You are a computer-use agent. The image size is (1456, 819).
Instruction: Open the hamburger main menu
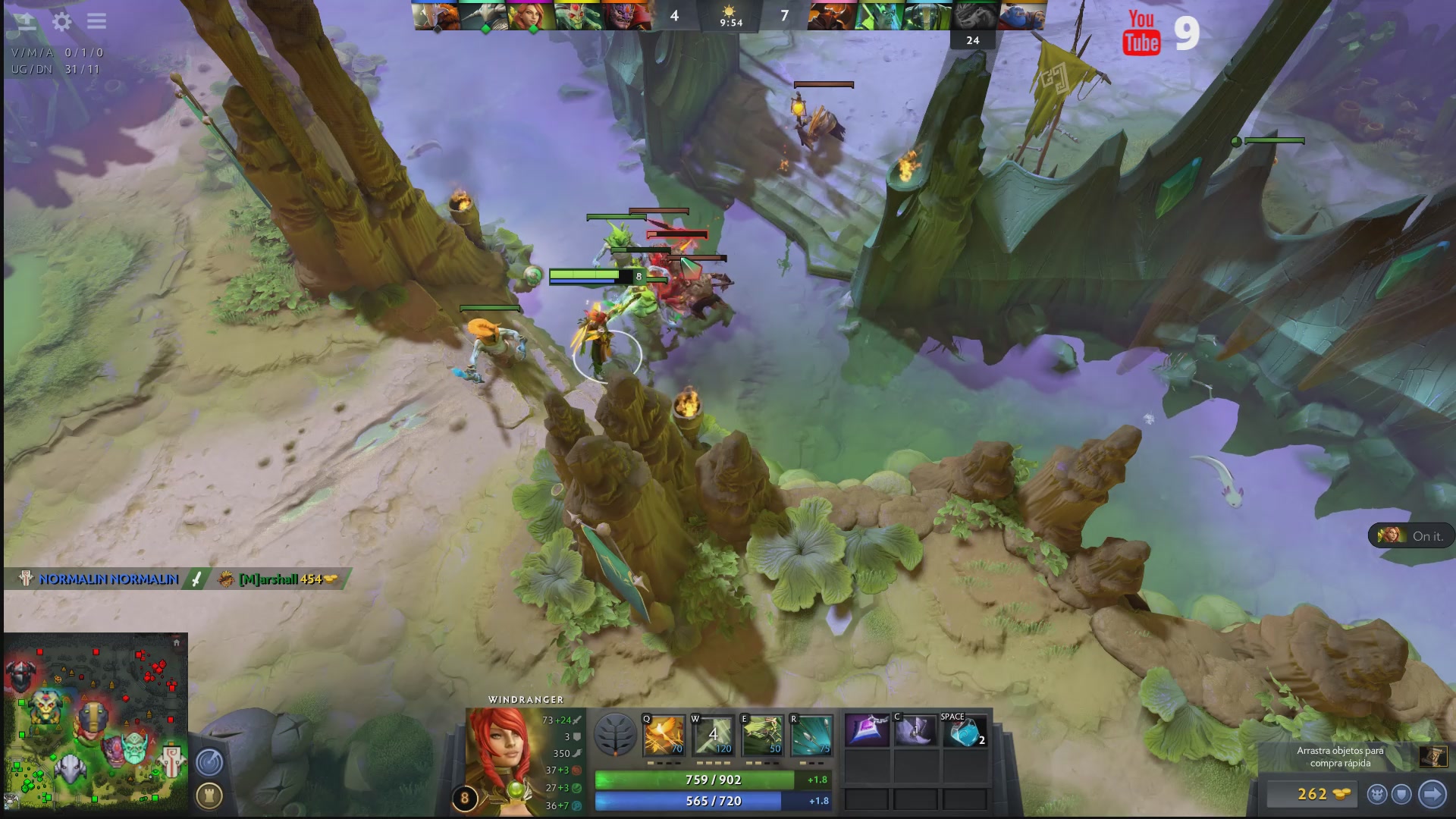96,21
